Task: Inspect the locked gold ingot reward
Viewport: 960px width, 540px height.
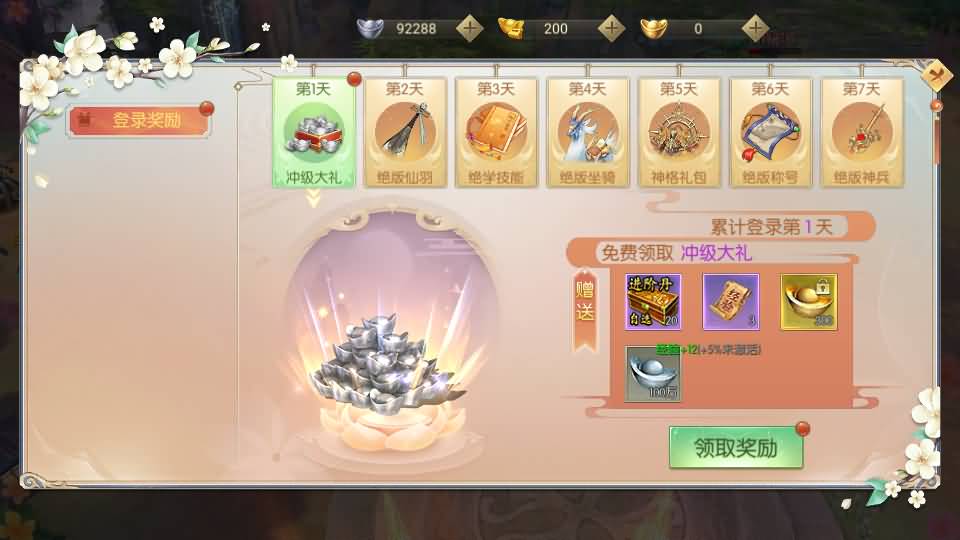Action: [809, 301]
